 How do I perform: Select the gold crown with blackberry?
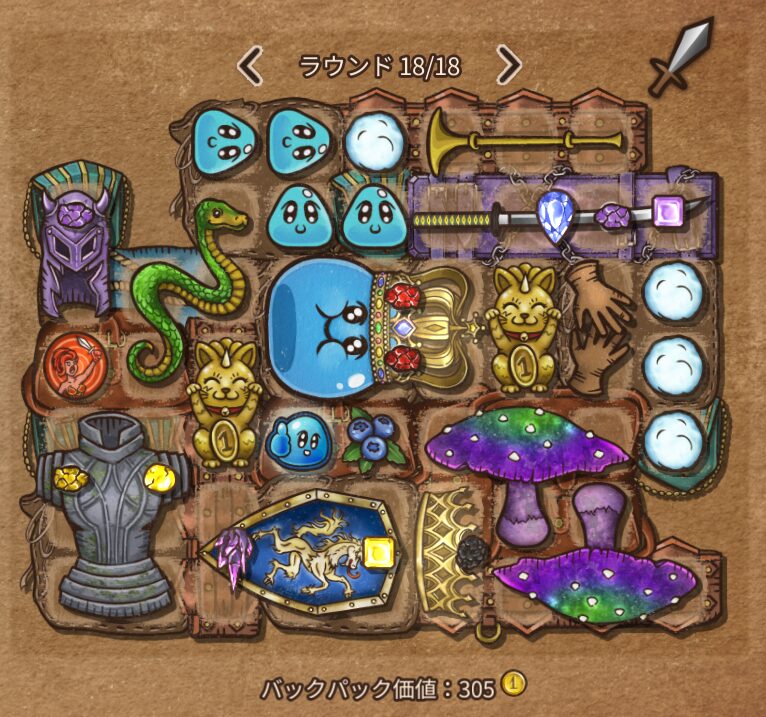[x=450, y=551]
